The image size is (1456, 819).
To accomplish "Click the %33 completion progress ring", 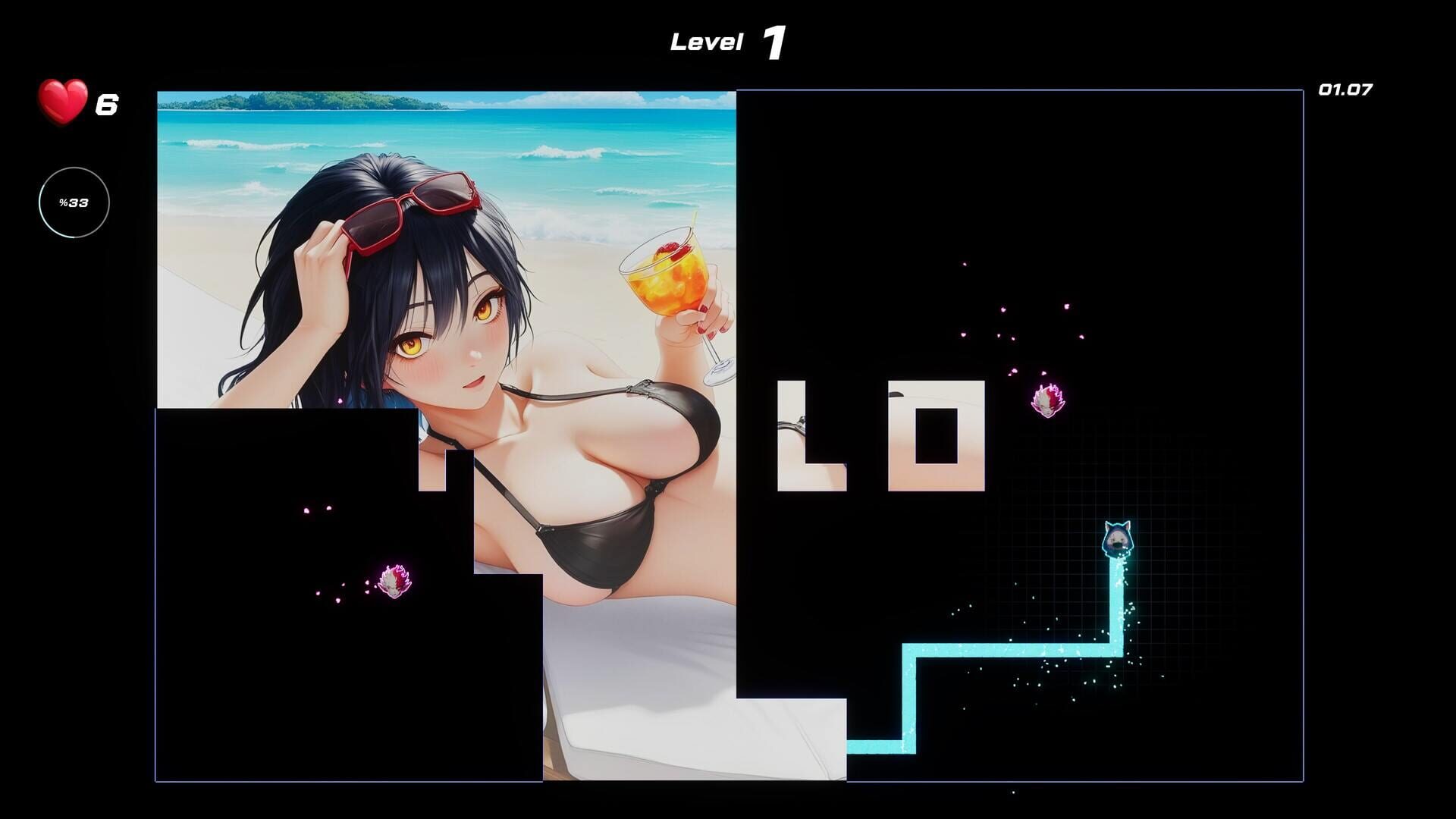I will tap(74, 202).
